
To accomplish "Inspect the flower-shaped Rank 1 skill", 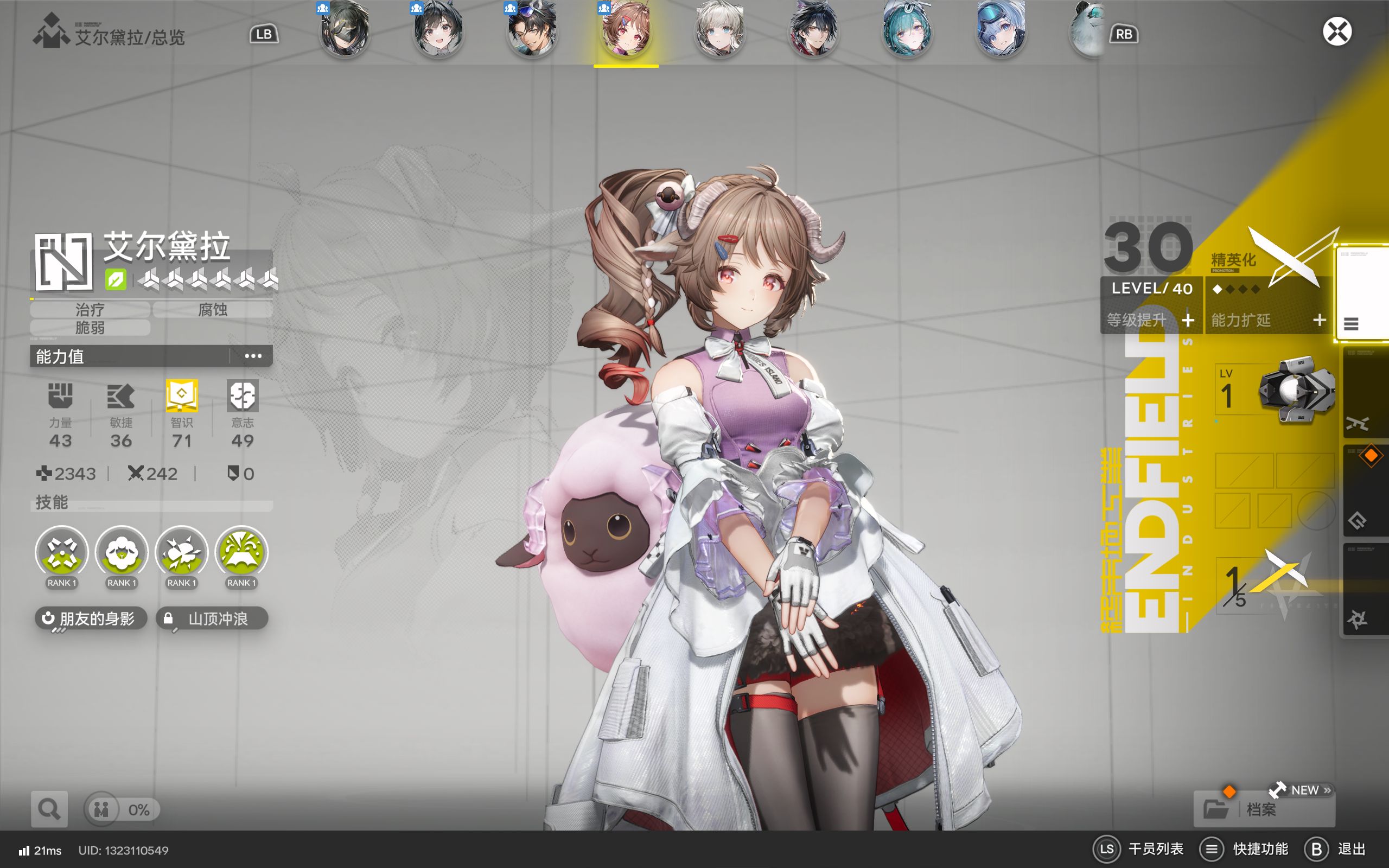I will coord(122,553).
